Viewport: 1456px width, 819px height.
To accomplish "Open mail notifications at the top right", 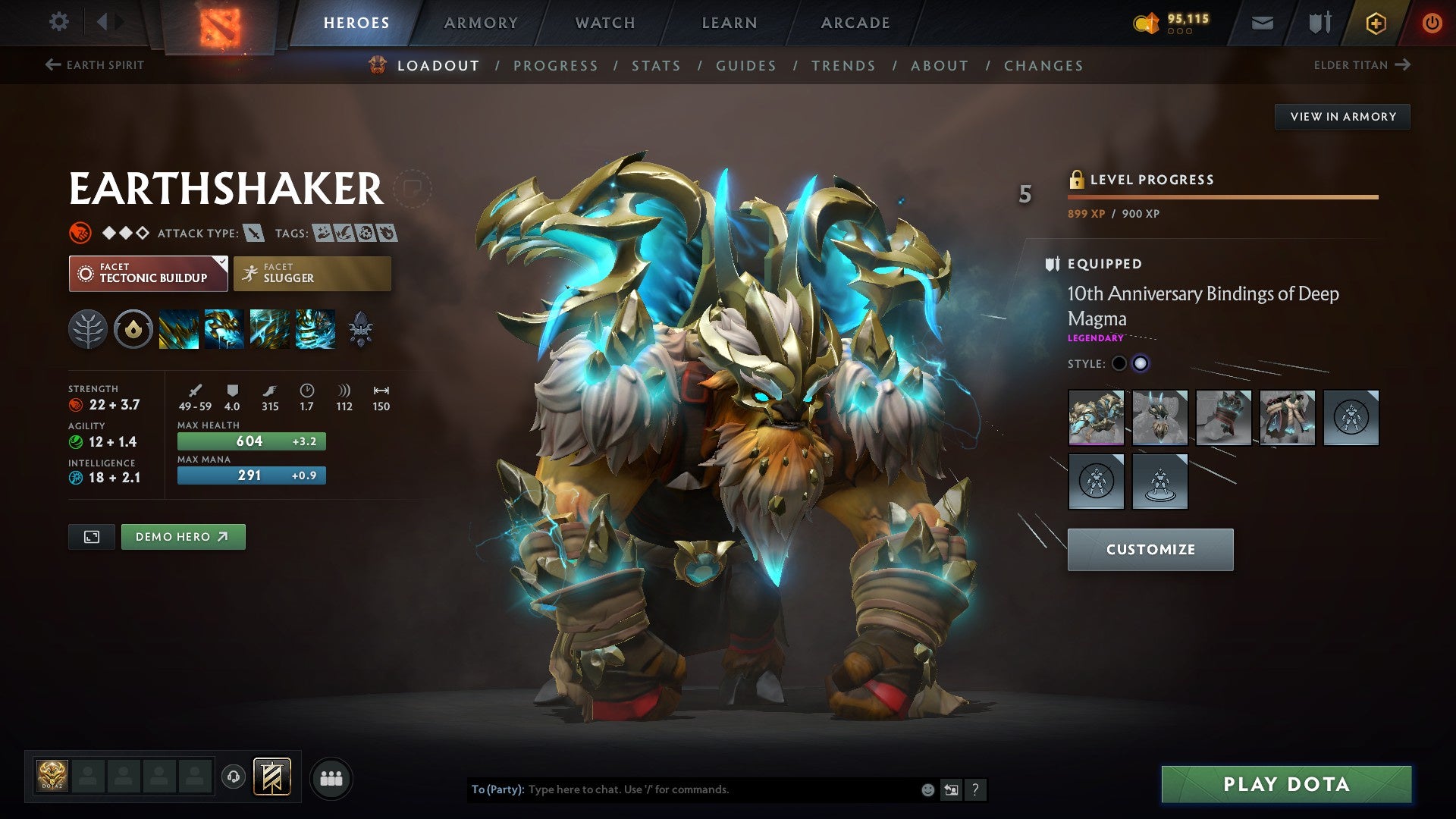I will pos(1262,23).
